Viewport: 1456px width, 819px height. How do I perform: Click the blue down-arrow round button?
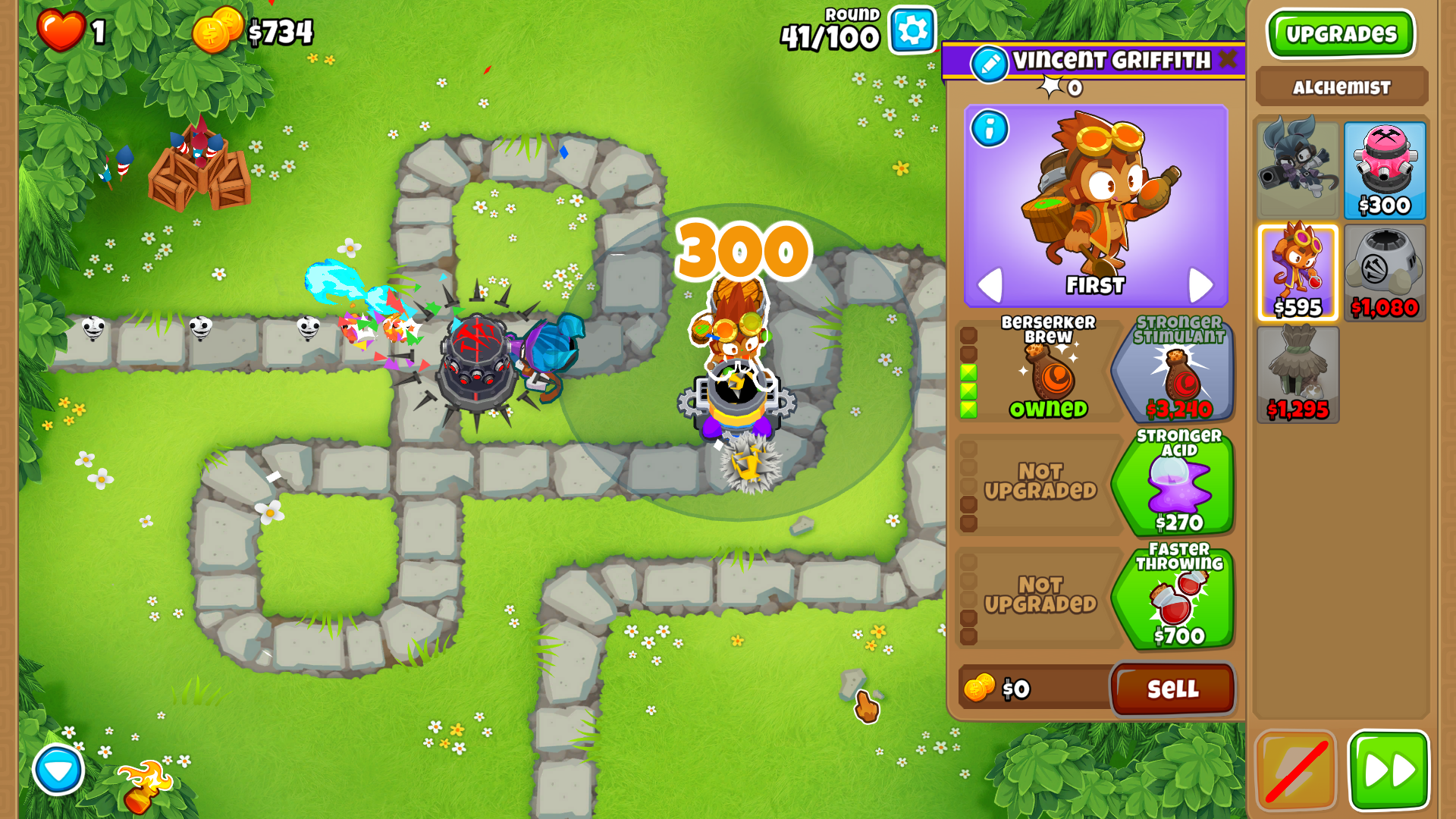pos(58,770)
